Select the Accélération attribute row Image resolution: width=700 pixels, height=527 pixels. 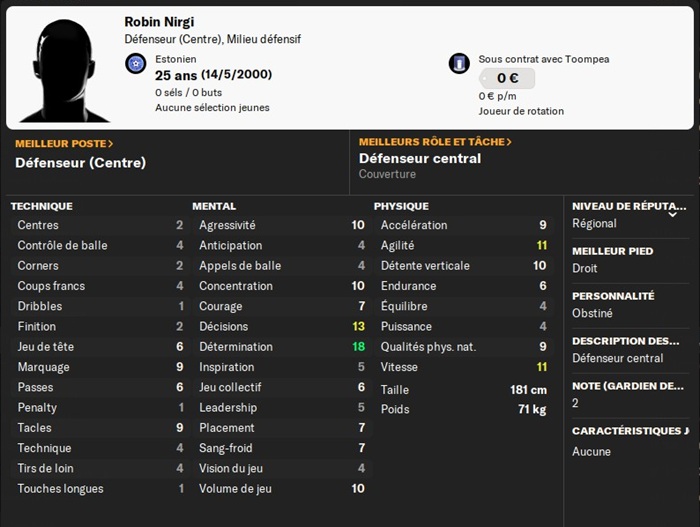point(463,225)
